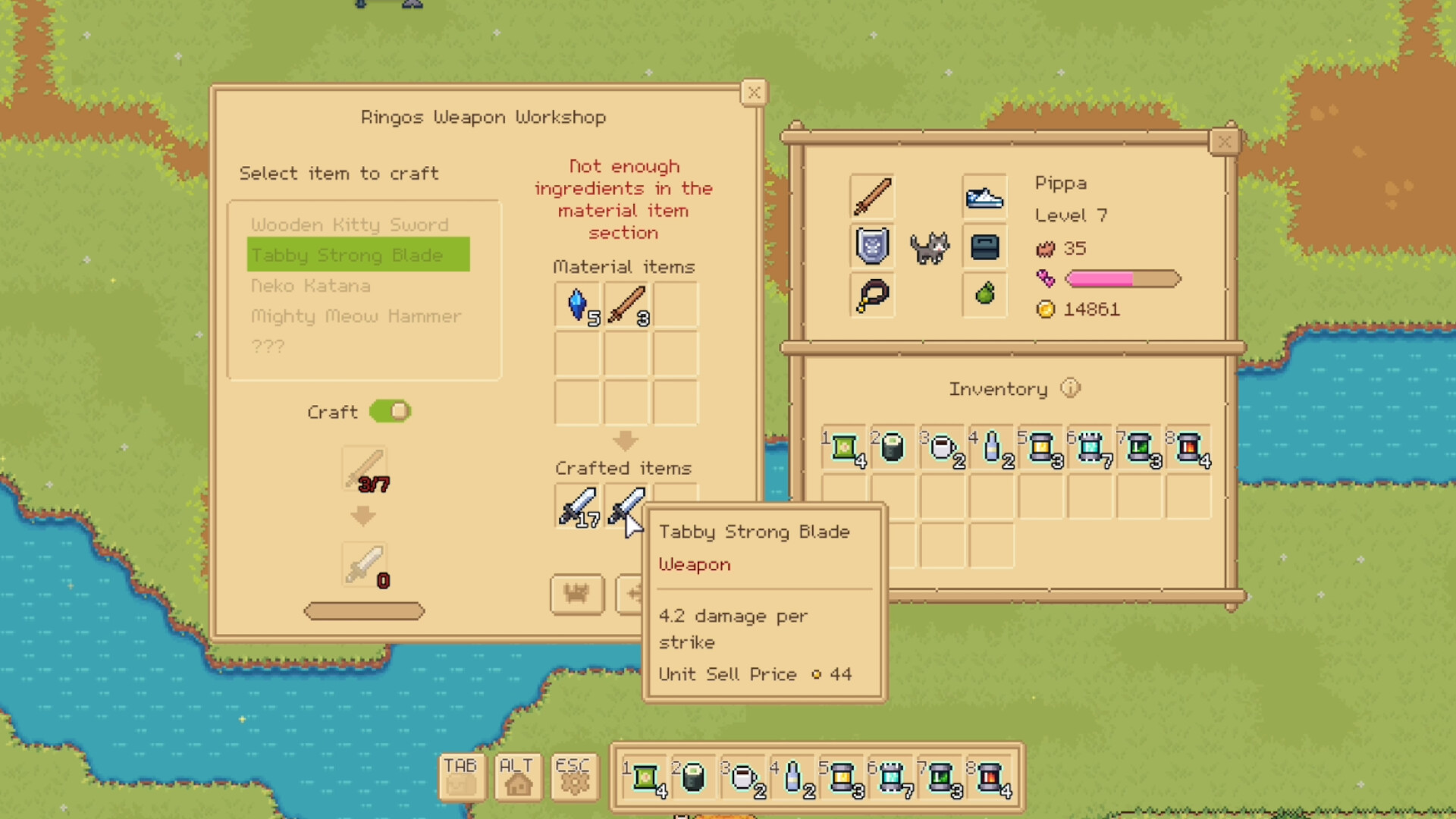The height and width of the screenshot is (819, 1456).
Task: Click Pippa's pink experience bar
Action: (x=1122, y=279)
